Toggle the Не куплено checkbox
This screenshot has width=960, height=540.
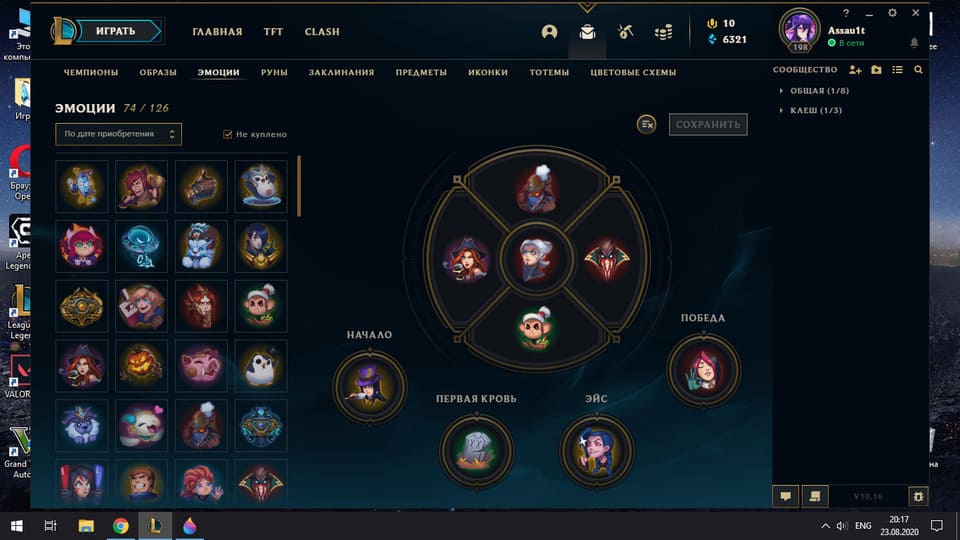coord(228,134)
